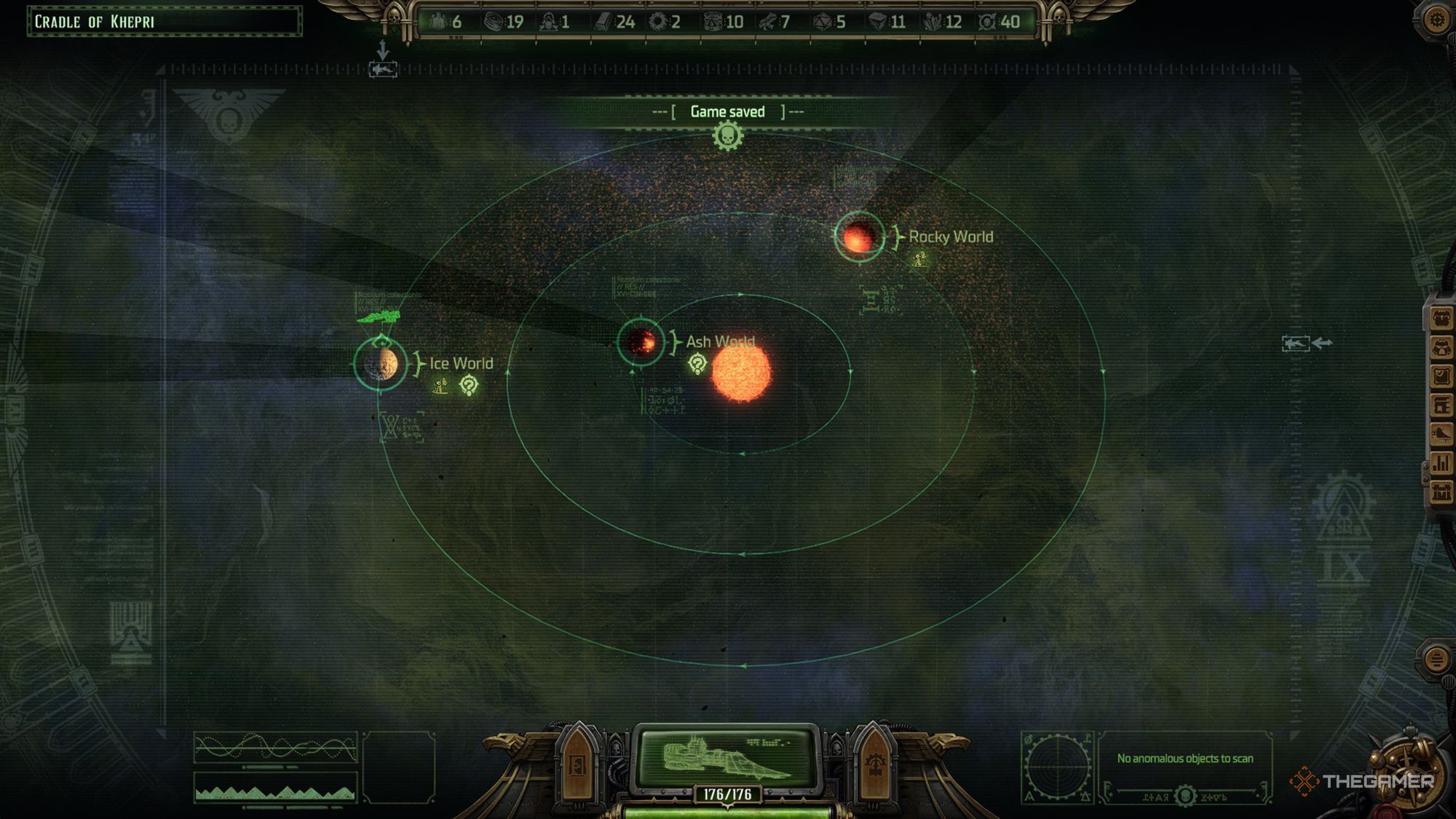This screenshot has width=1456, height=819.
Task: Select the Rocky World planet
Action: tap(859, 238)
